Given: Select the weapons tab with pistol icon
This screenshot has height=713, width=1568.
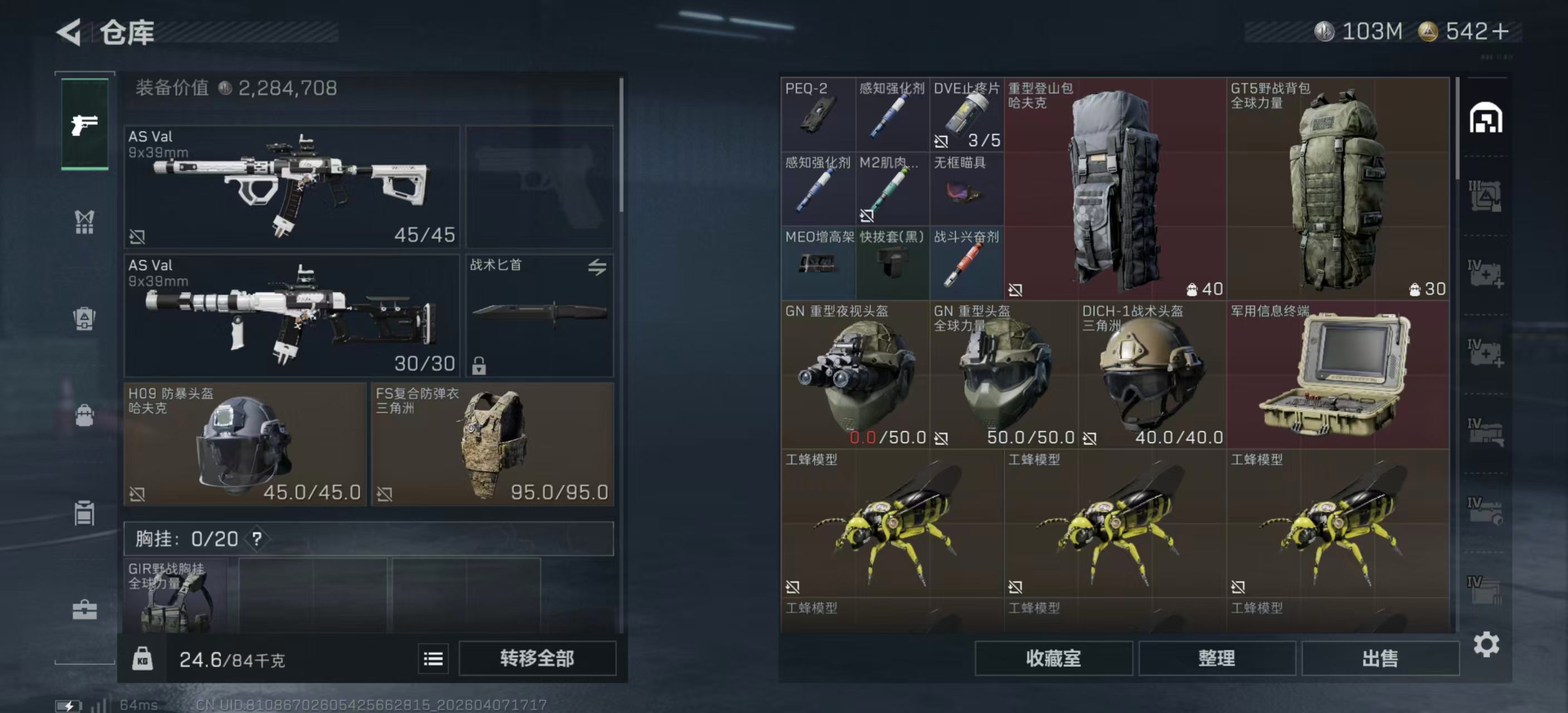Looking at the screenshot, I should (x=85, y=124).
